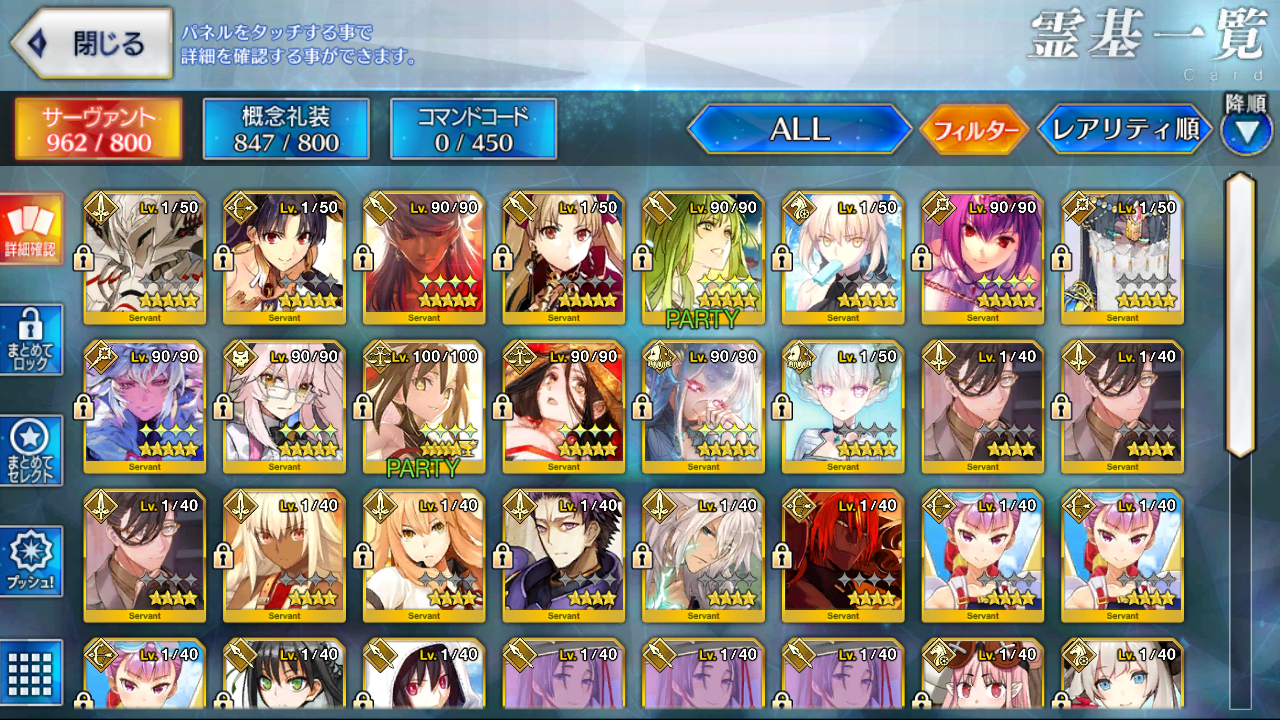The image size is (1280, 720).
Task: Open the フィルター filter options
Action: (974, 130)
